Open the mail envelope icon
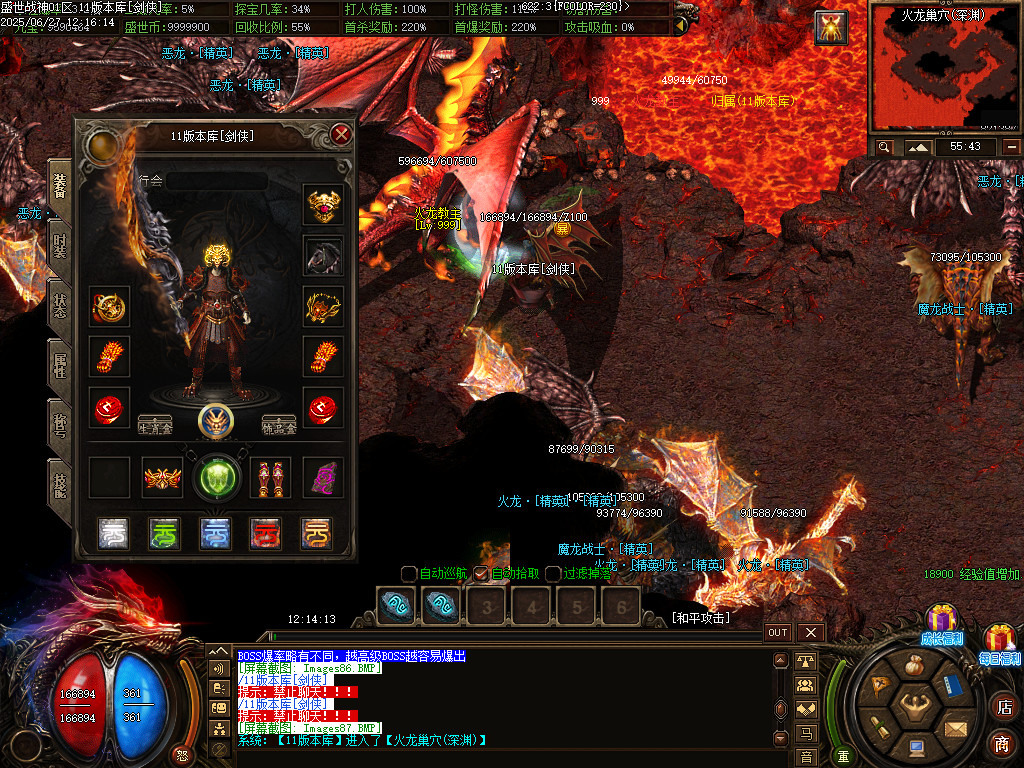The width and height of the screenshot is (1024, 768). (955, 728)
